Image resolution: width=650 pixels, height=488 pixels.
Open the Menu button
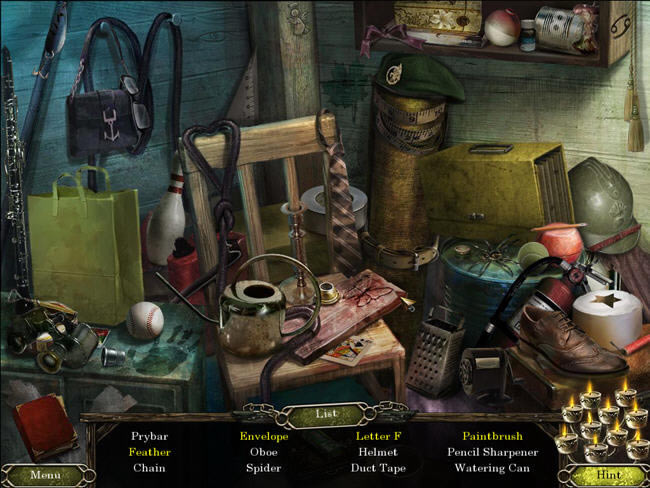click(x=45, y=474)
